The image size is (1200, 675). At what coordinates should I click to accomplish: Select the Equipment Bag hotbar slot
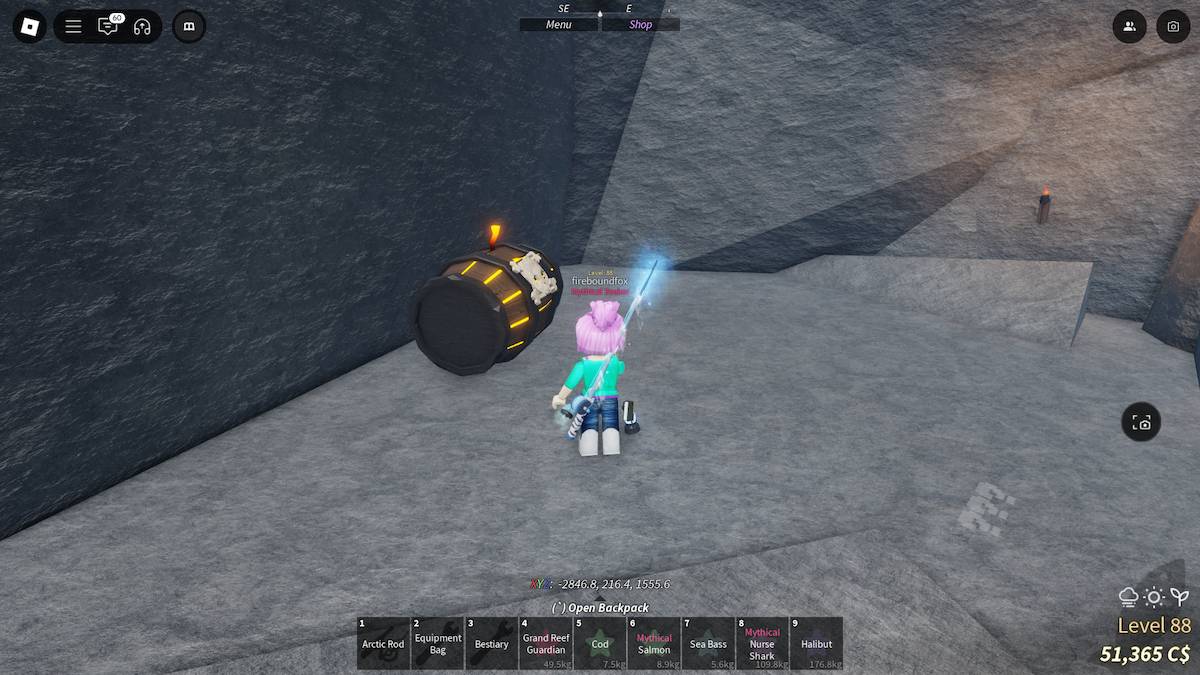438,643
